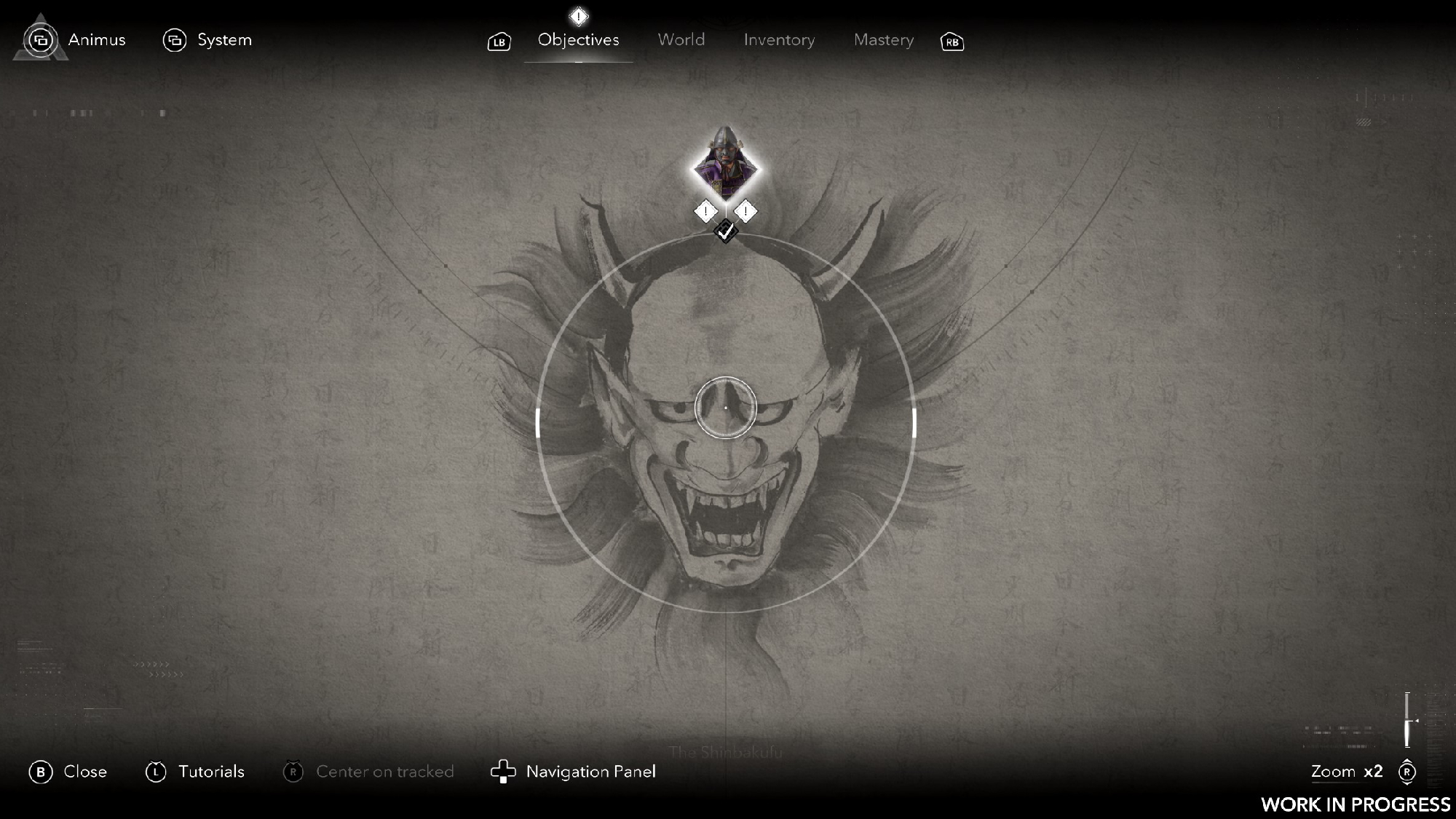Select the Mastery tab
Screen dimensions: 1456x819
coord(883,40)
